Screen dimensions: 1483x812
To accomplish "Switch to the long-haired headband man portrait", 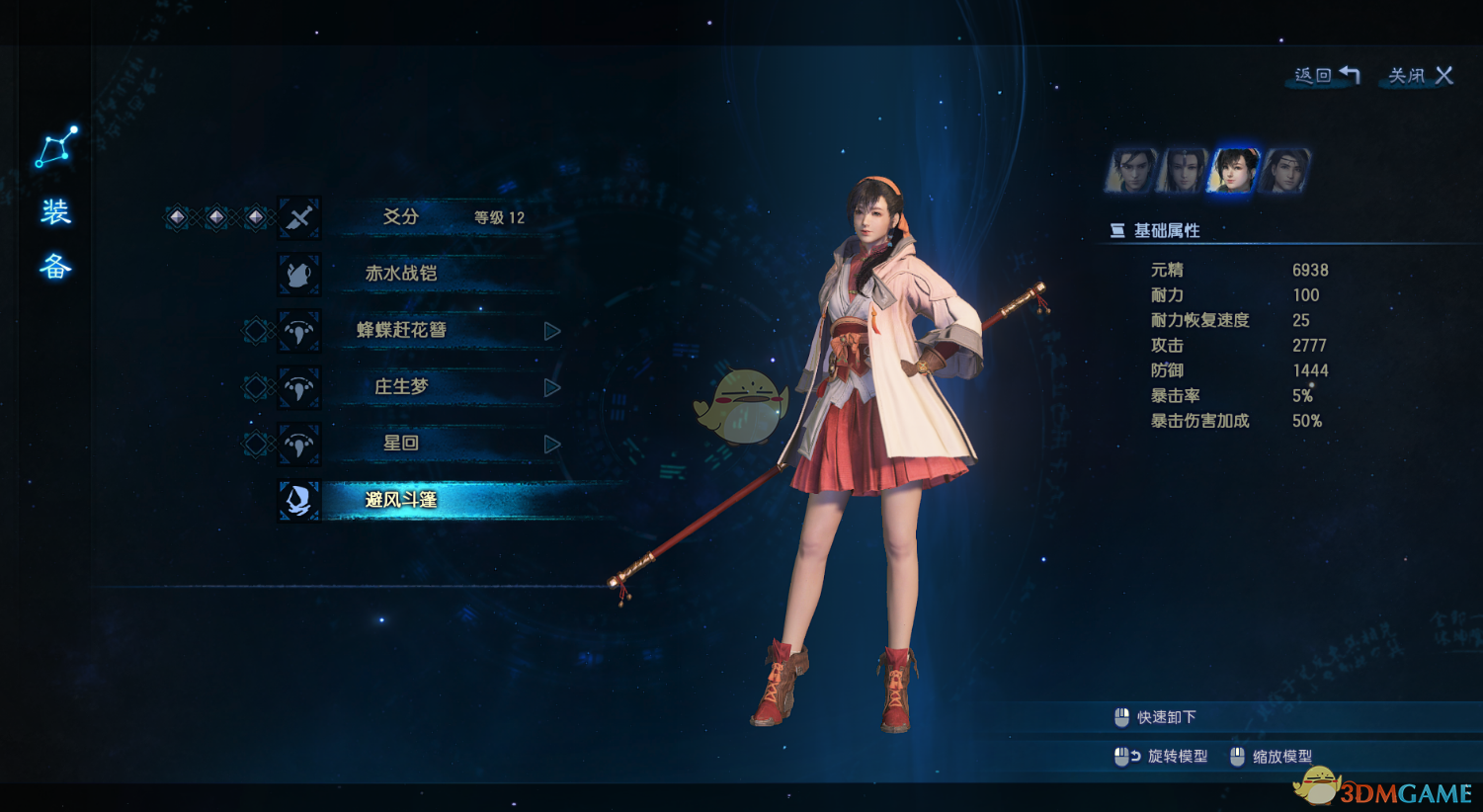I will click(x=1285, y=171).
